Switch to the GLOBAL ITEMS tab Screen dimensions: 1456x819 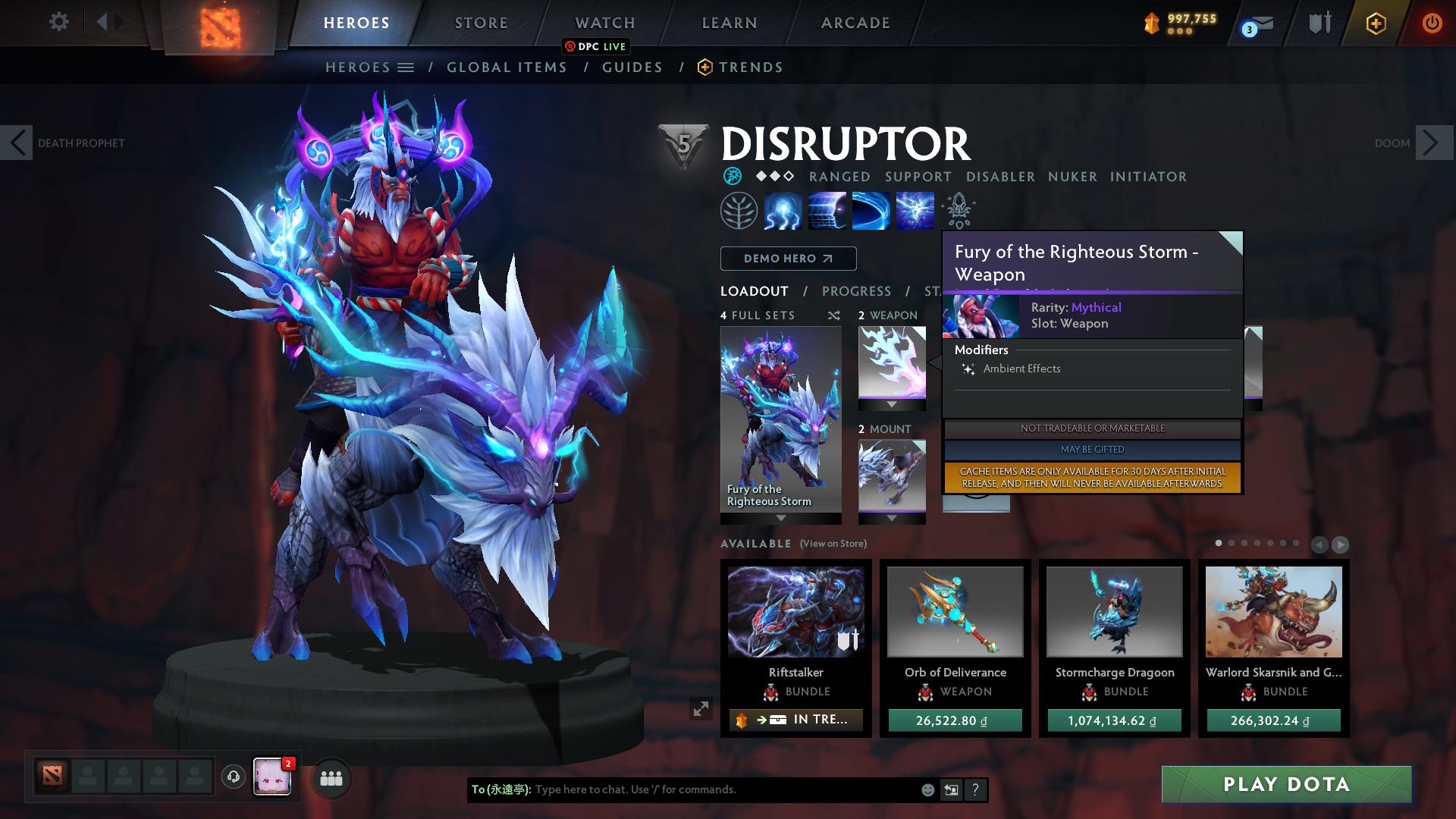(507, 67)
